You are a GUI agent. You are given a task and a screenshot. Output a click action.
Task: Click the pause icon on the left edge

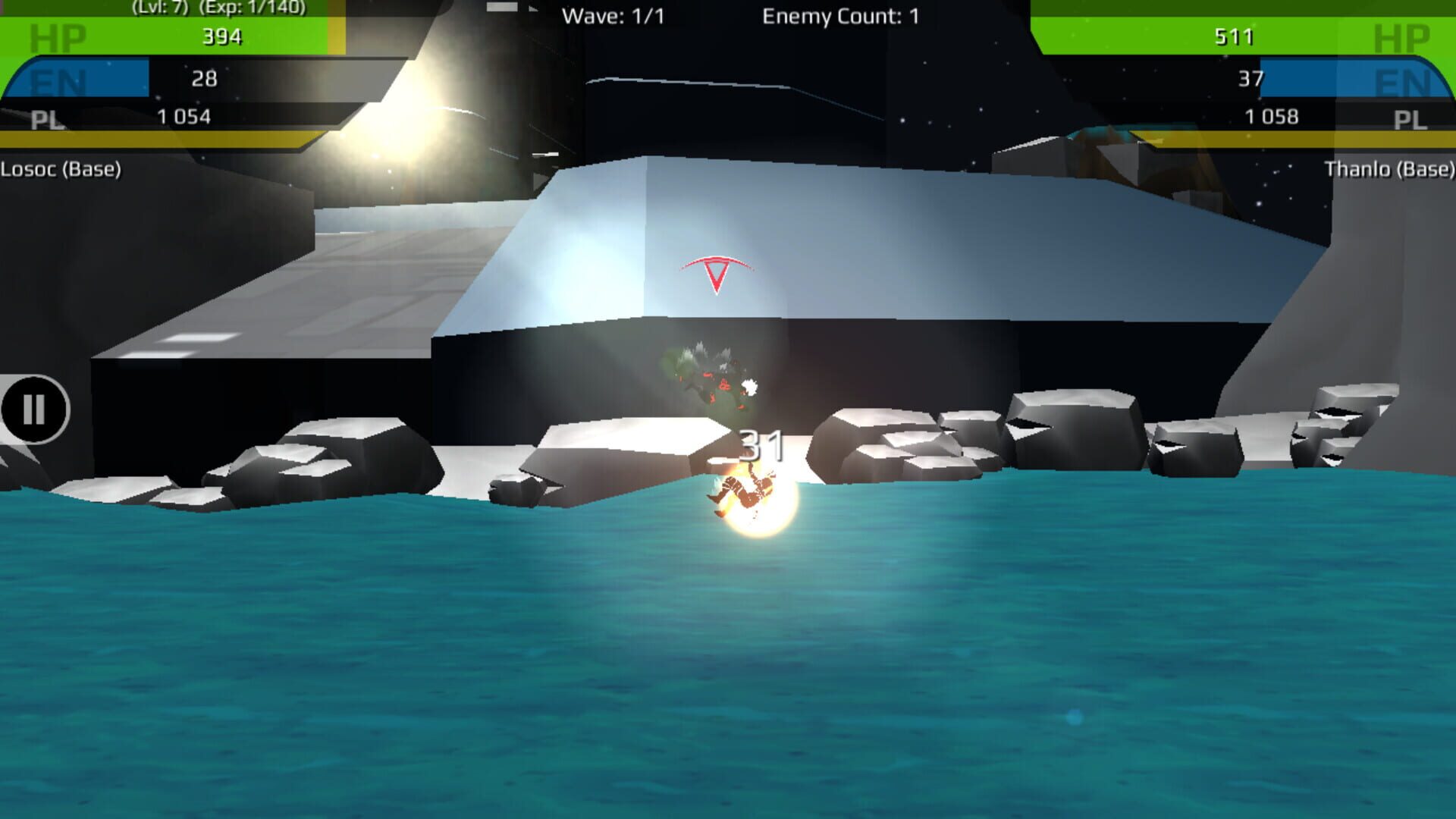[33, 410]
